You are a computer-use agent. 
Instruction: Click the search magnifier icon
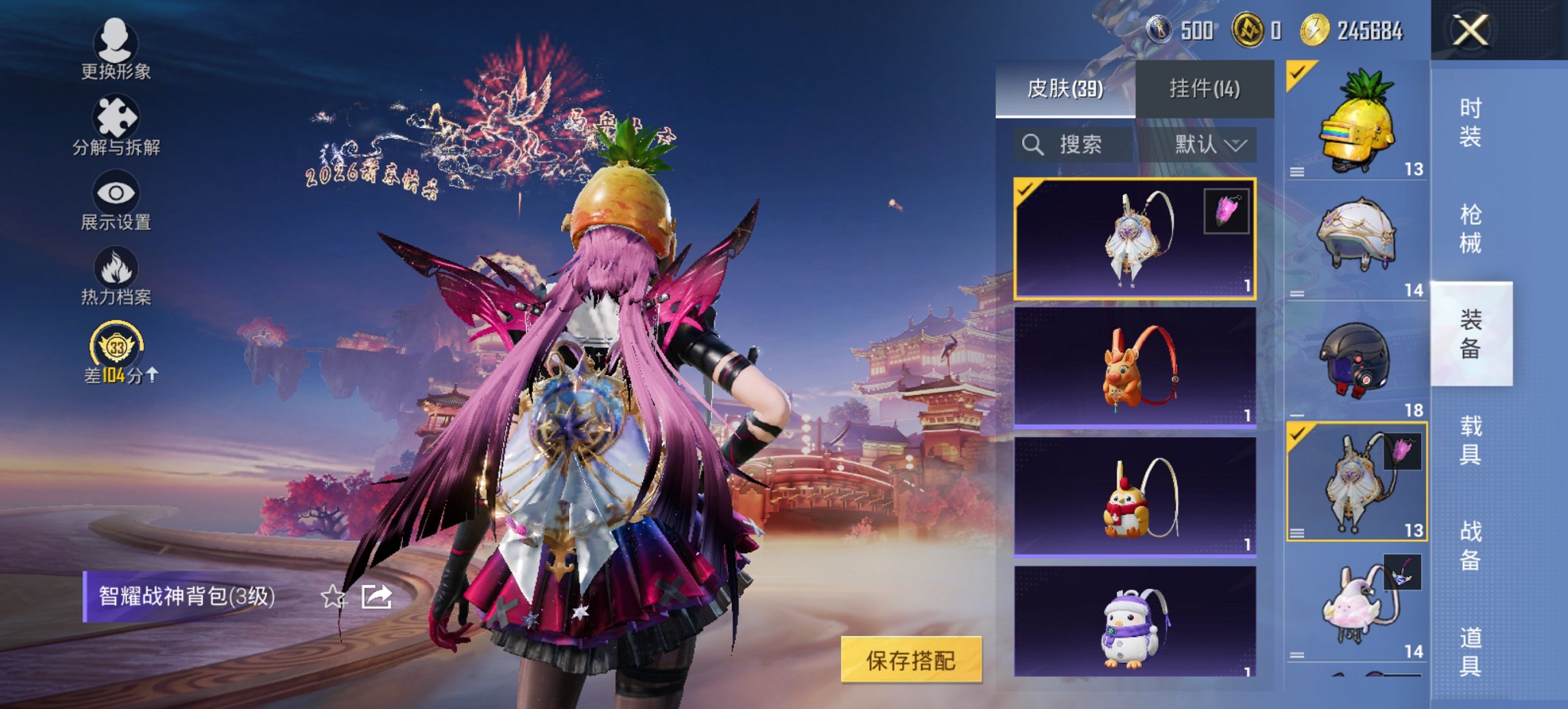point(1032,146)
